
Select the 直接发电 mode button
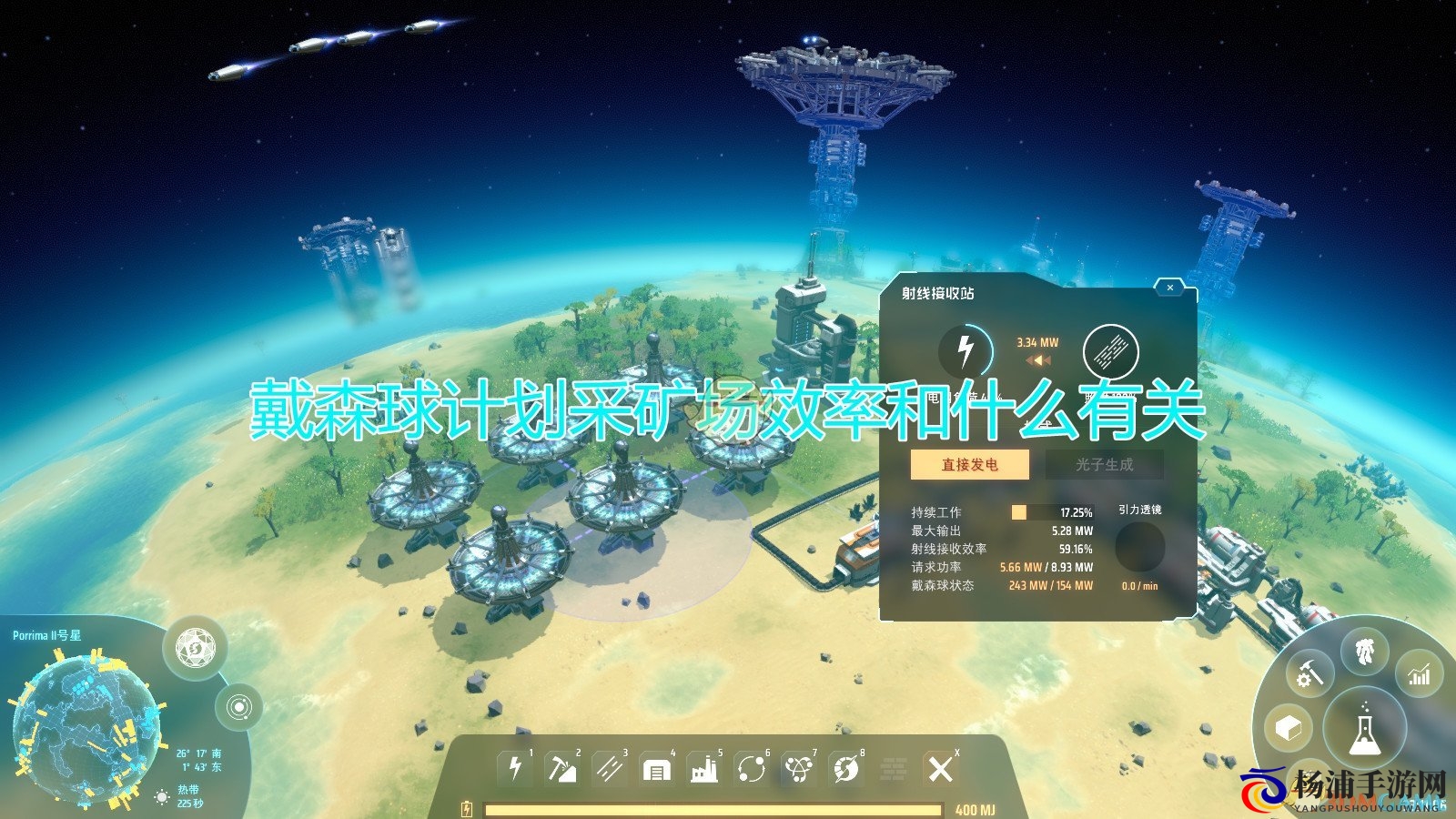[967, 464]
